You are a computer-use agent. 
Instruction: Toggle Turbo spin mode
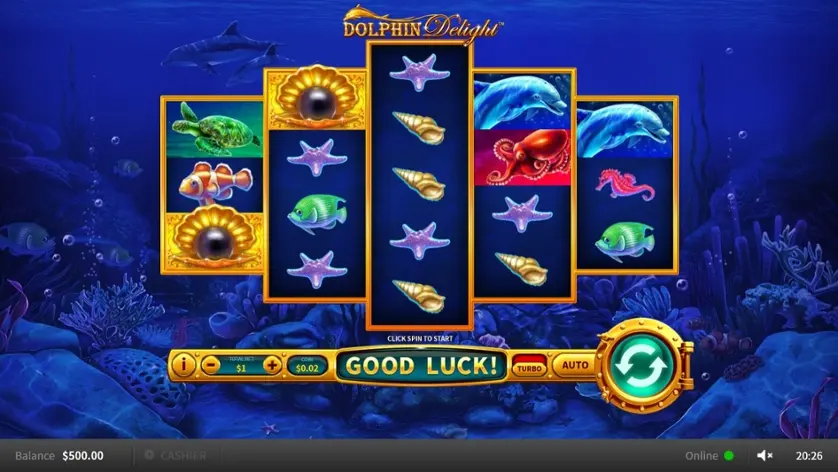[x=529, y=366]
